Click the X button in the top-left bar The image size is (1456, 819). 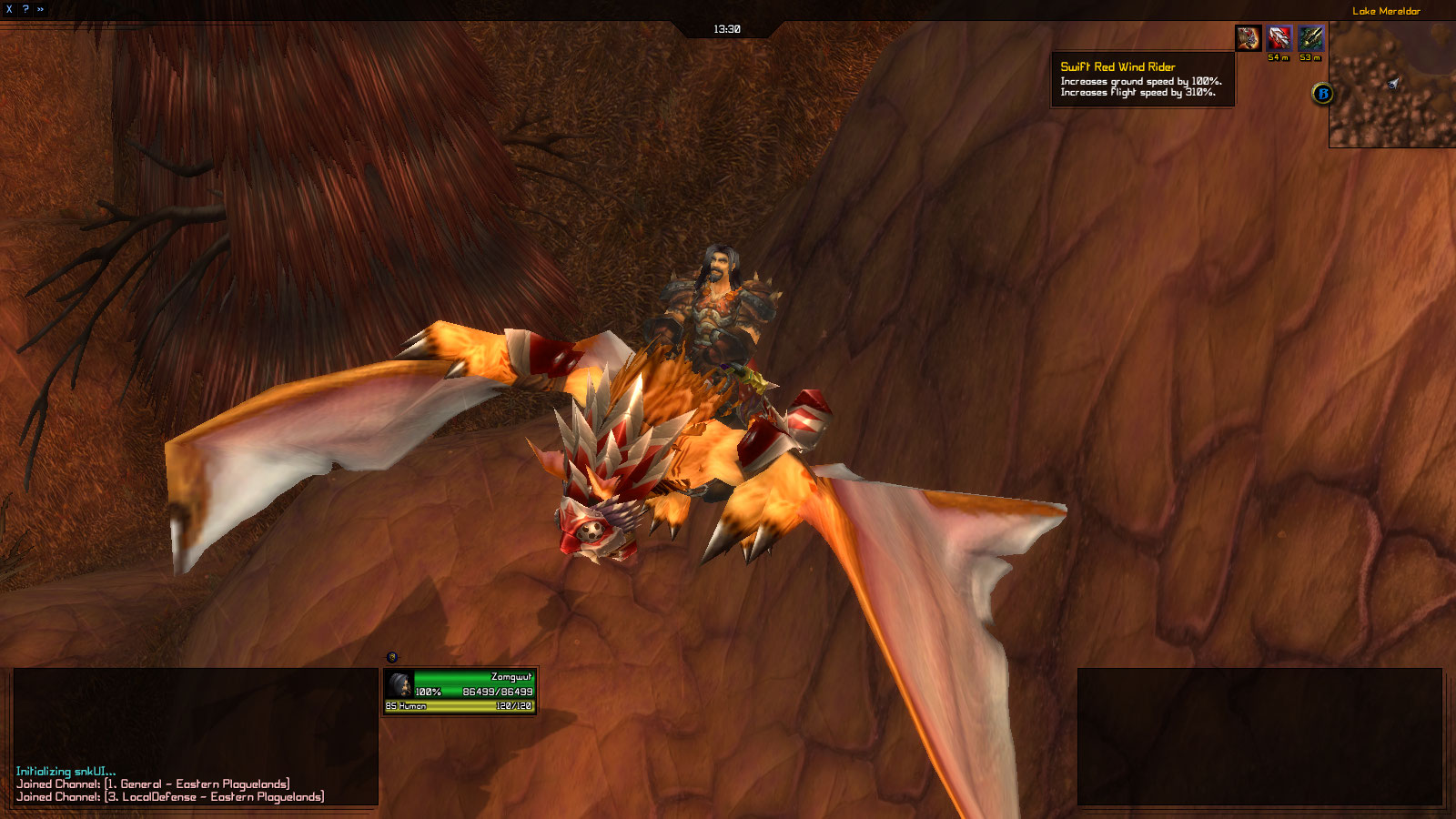(9, 9)
